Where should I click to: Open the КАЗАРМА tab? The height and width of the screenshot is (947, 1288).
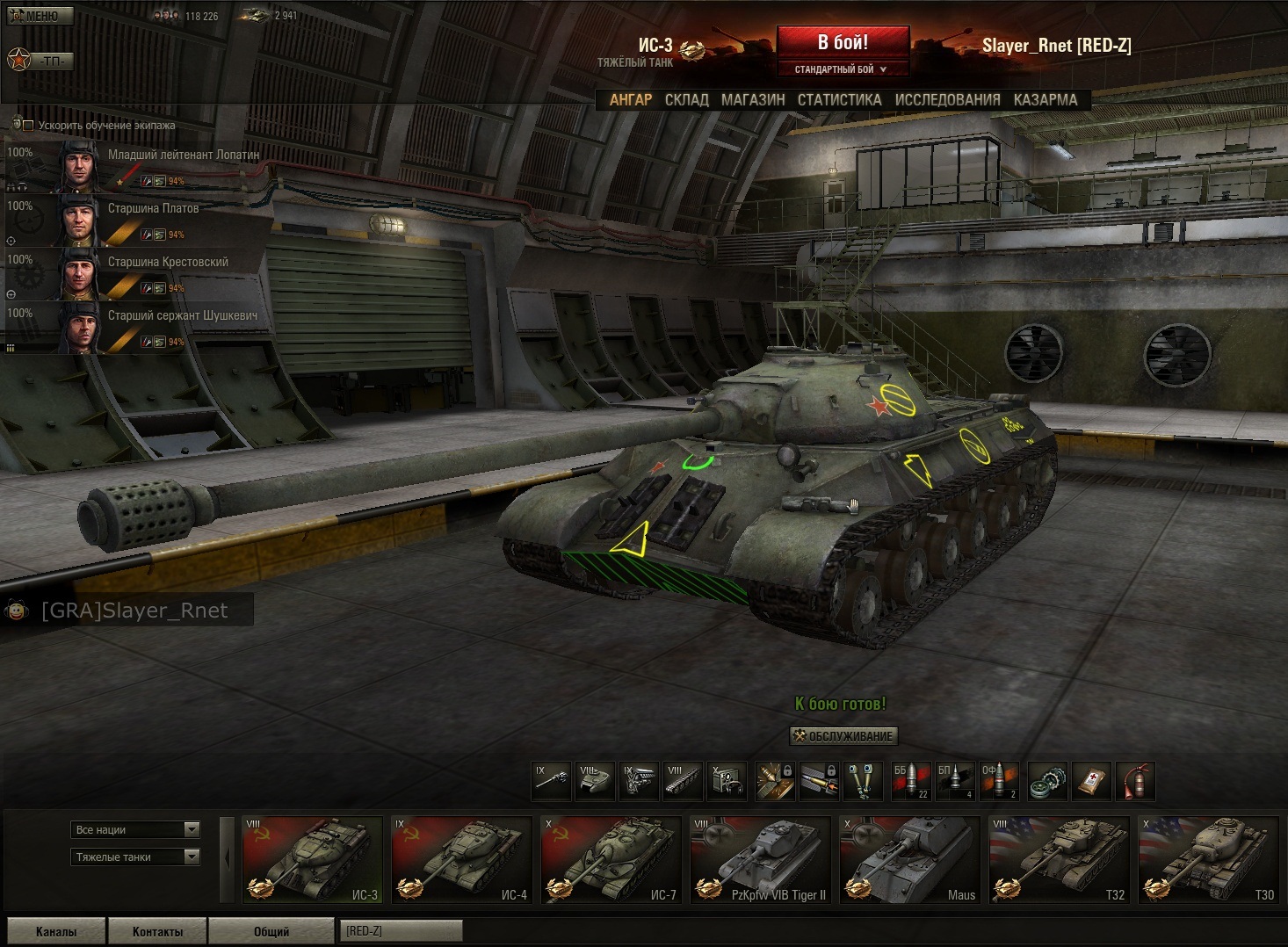[1045, 100]
